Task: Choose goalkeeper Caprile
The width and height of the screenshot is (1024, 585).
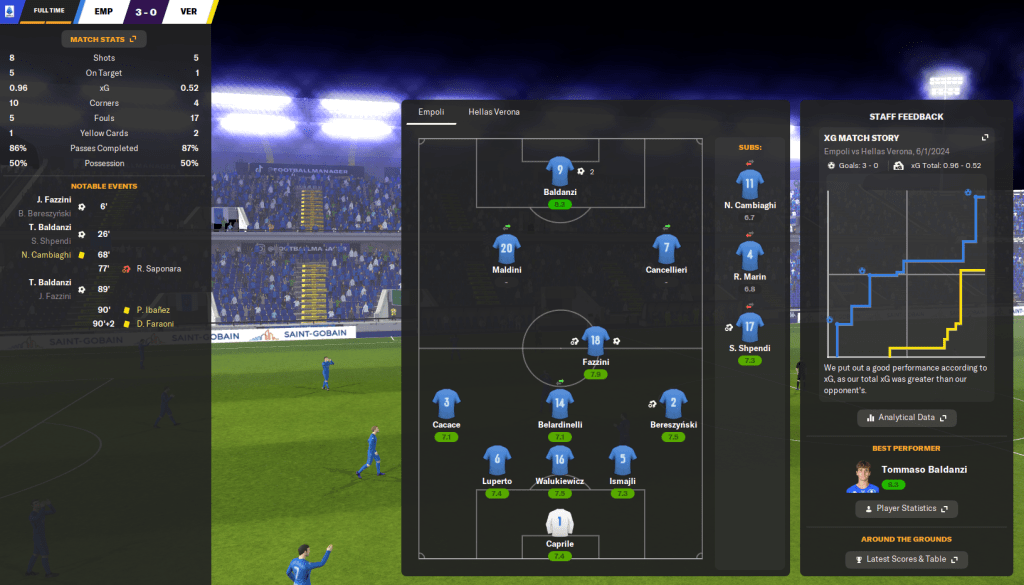Action: (558, 522)
